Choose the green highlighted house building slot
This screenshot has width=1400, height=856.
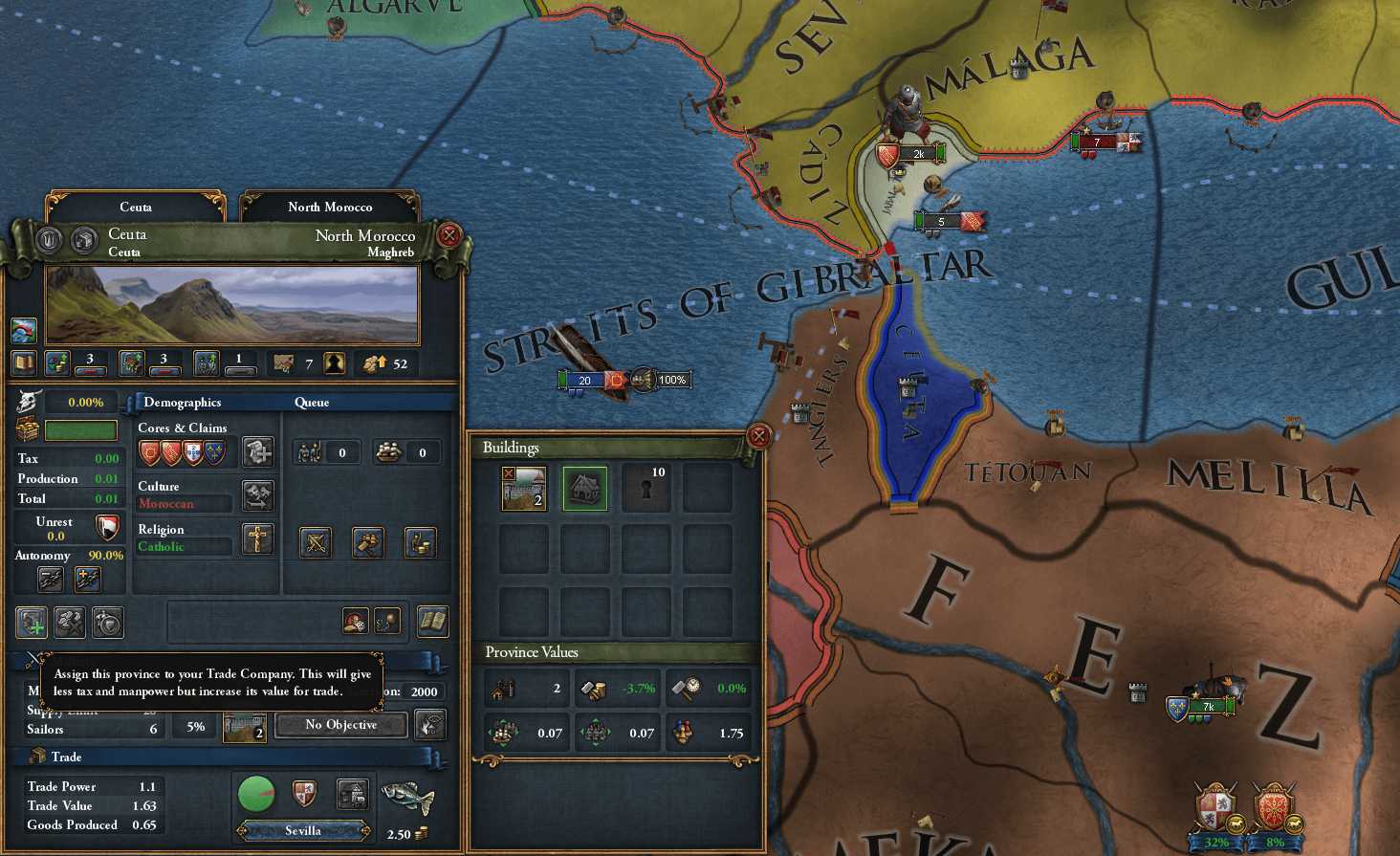(584, 489)
